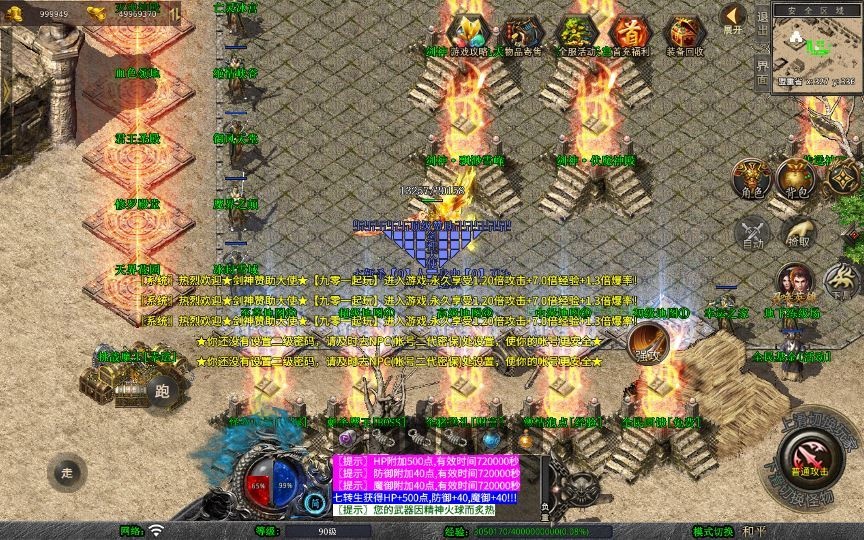Click the 展开 expand arrow button
Image resolution: width=864 pixels, height=540 pixels.
[x=734, y=18]
